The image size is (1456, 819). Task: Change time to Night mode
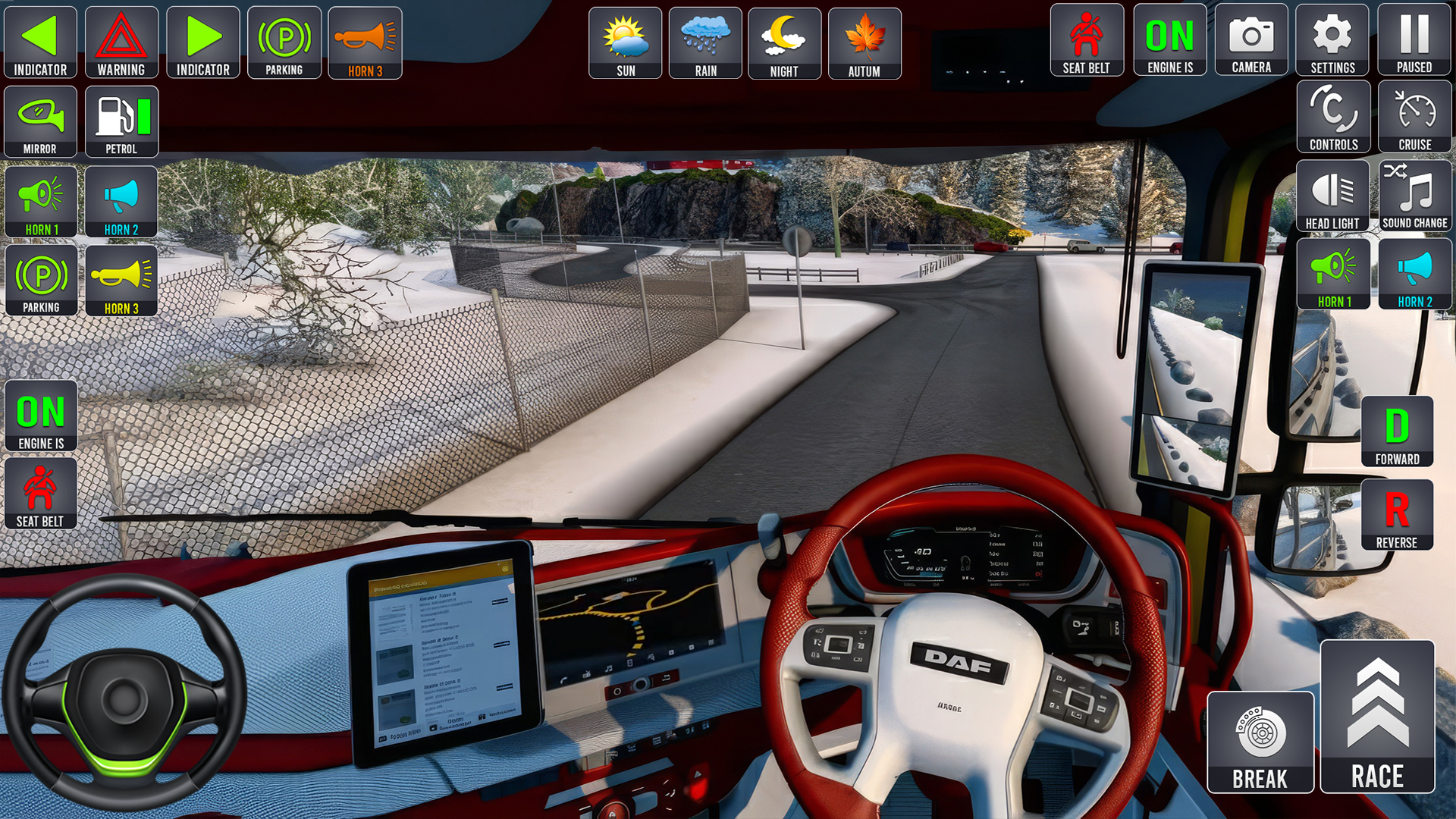coord(784,43)
